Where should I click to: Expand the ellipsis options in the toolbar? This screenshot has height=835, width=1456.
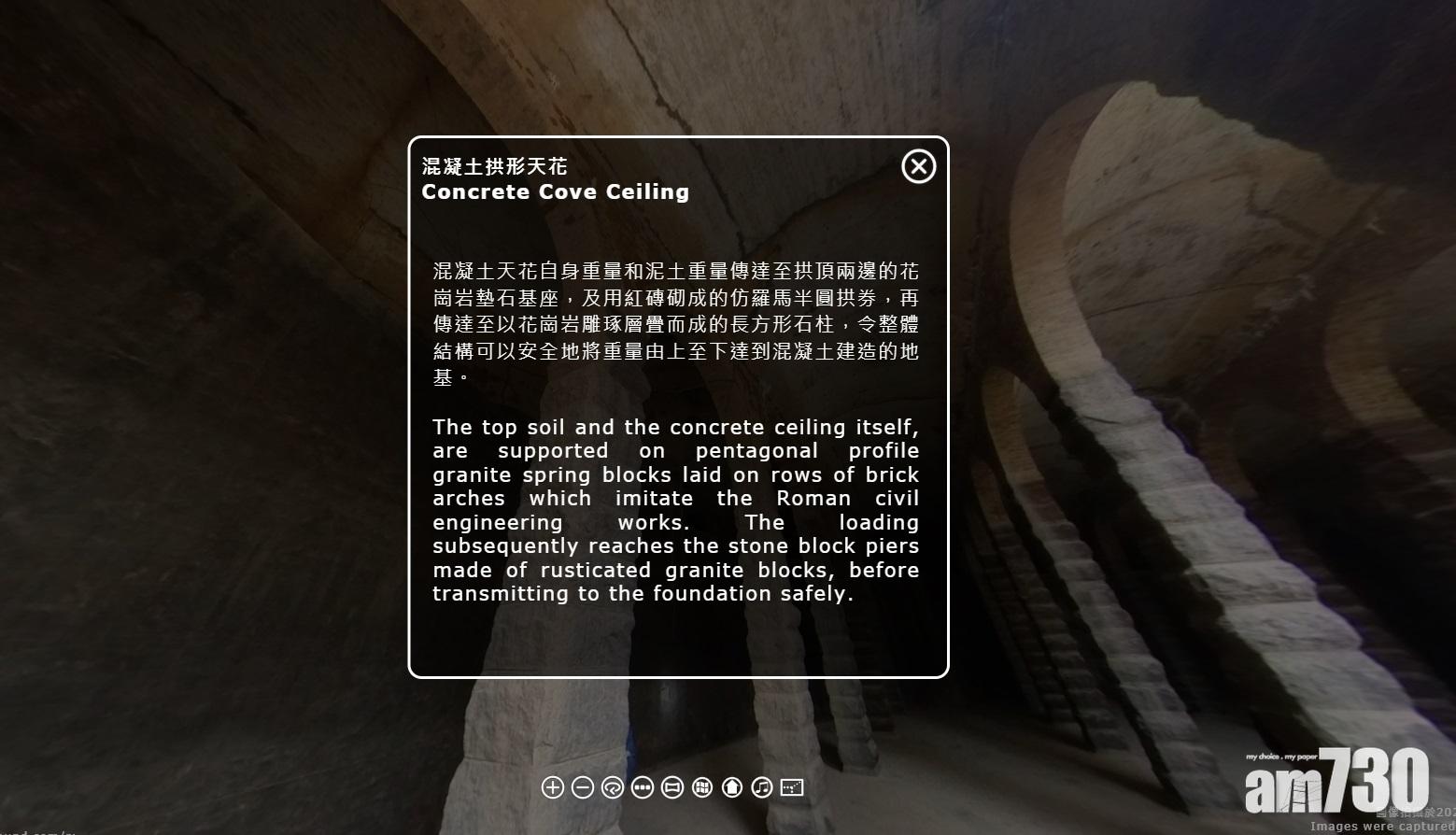click(x=643, y=787)
